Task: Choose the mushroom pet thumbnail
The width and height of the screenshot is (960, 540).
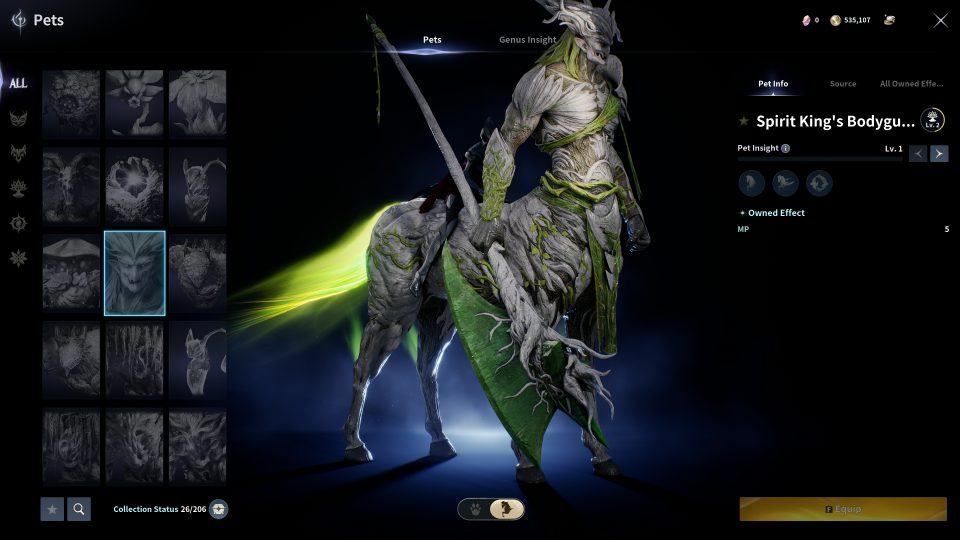Action: coord(71,273)
